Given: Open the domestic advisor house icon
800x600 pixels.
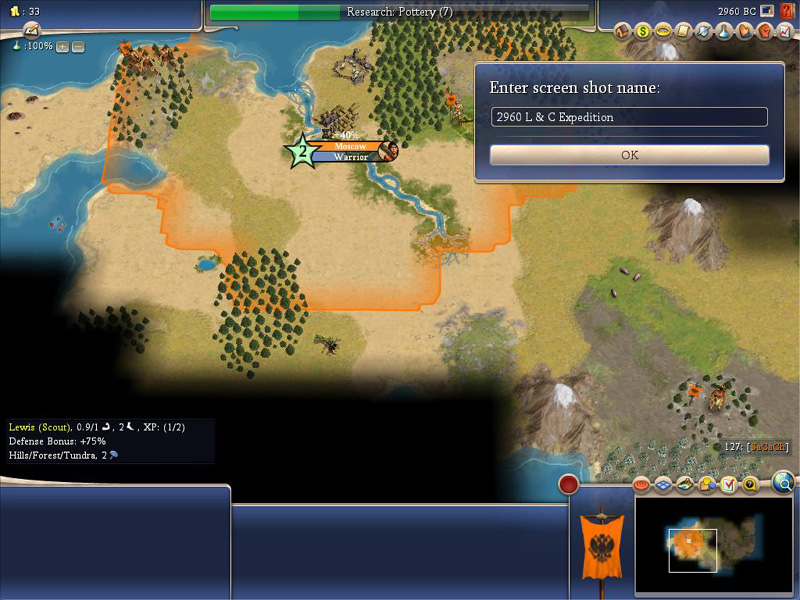Looking at the screenshot, I should tap(622, 31).
